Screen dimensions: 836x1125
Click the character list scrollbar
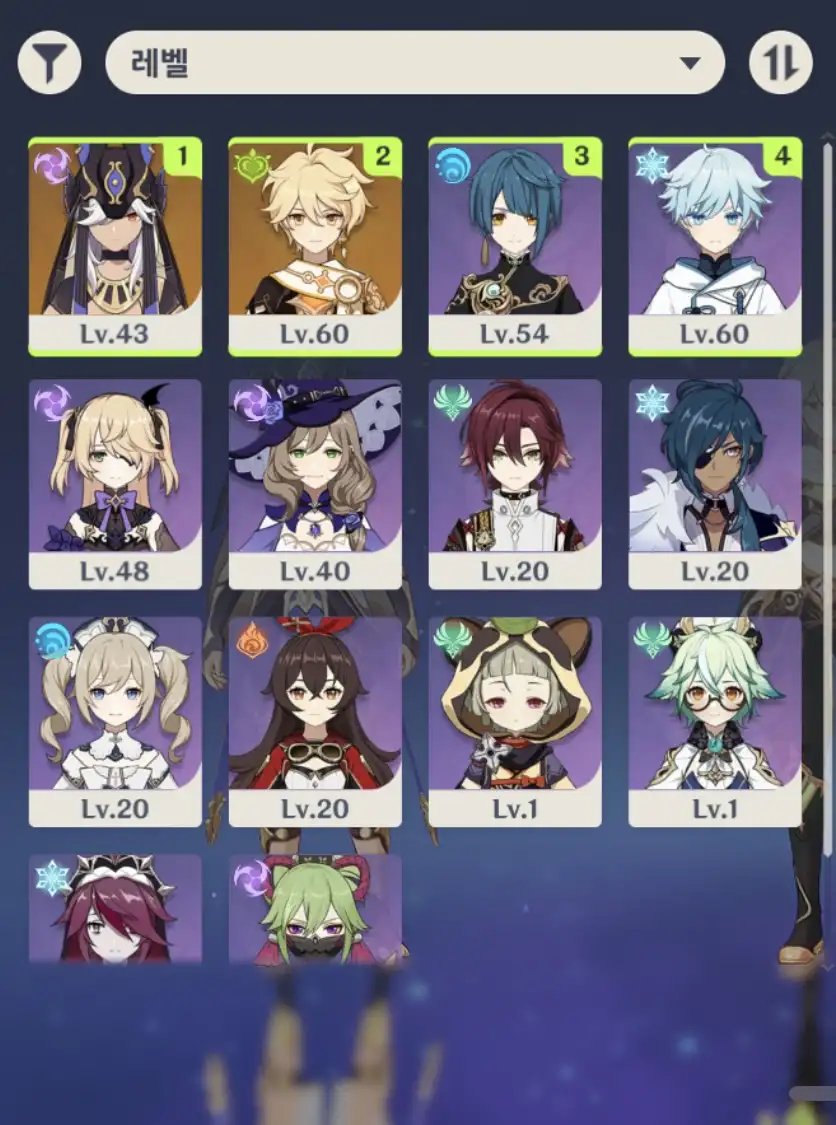coord(826,500)
